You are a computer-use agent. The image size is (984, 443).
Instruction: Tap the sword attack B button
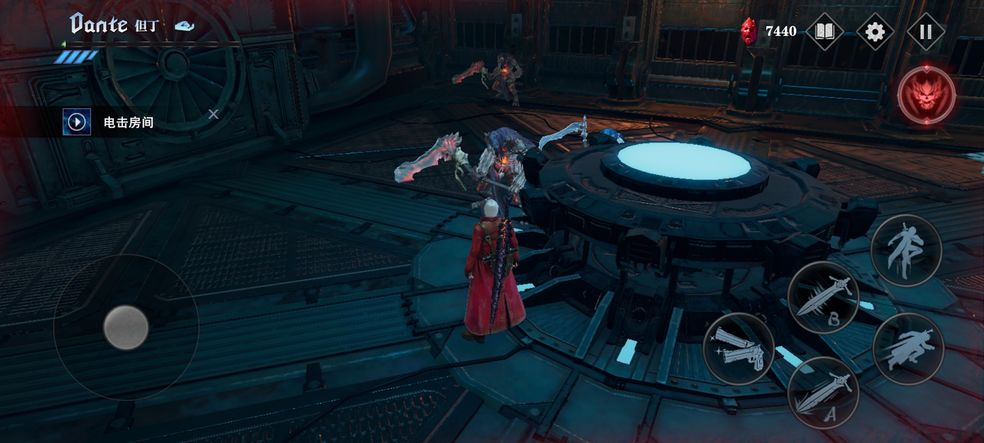(x=823, y=297)
